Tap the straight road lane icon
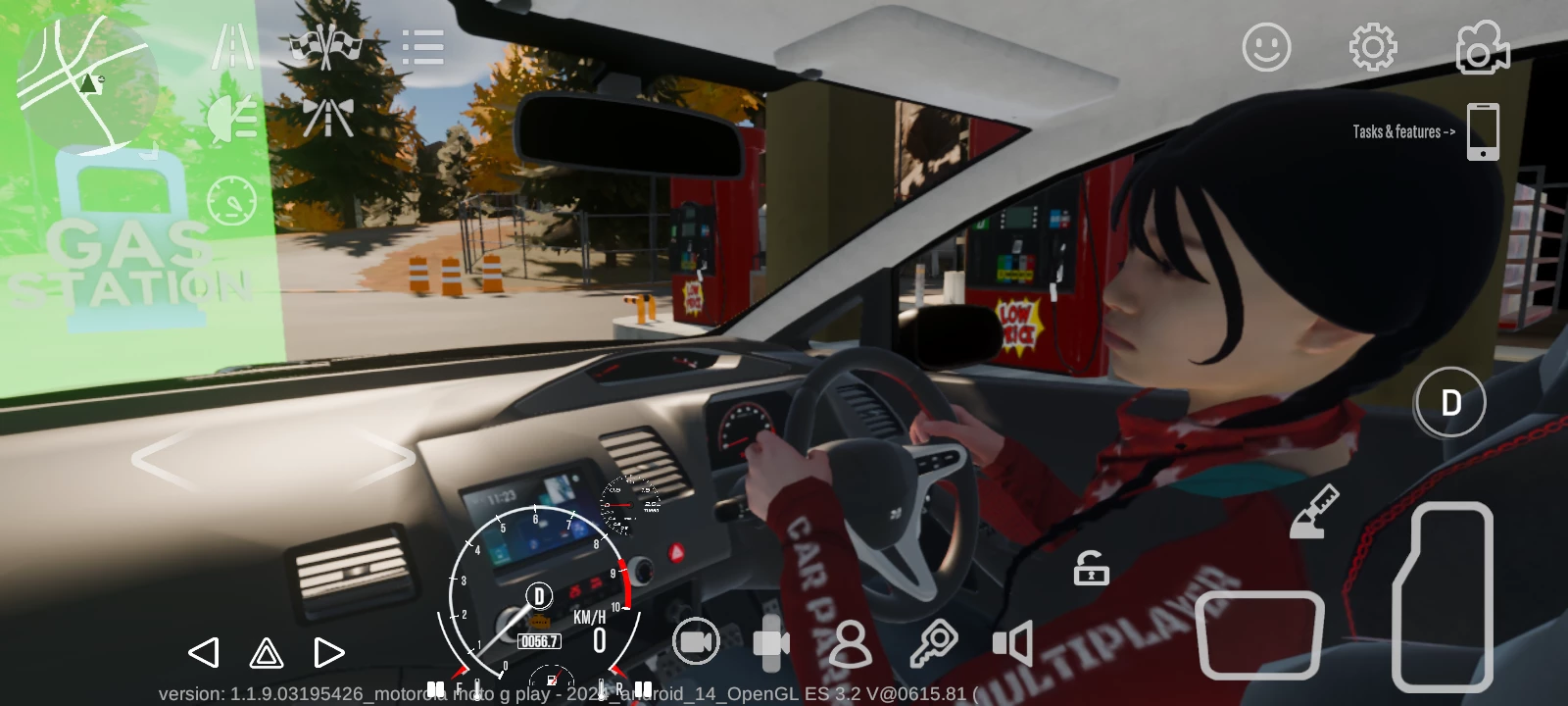Image resolution: width=1568 pixels, height=706 pixels. [x=233, y=46]
